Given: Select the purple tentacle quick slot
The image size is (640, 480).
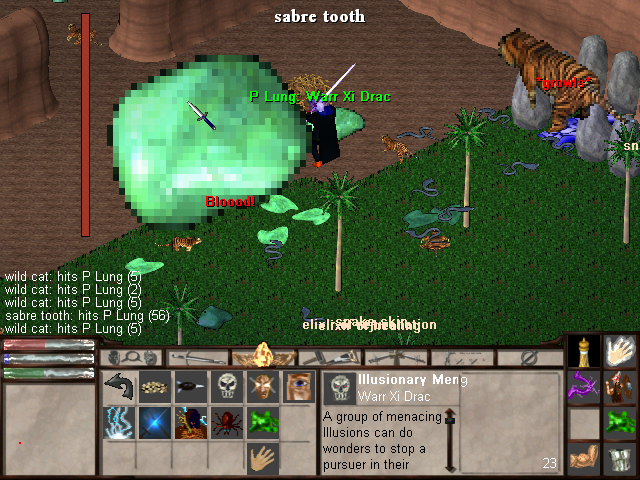Looking at the screenshot, I should 585,387.
